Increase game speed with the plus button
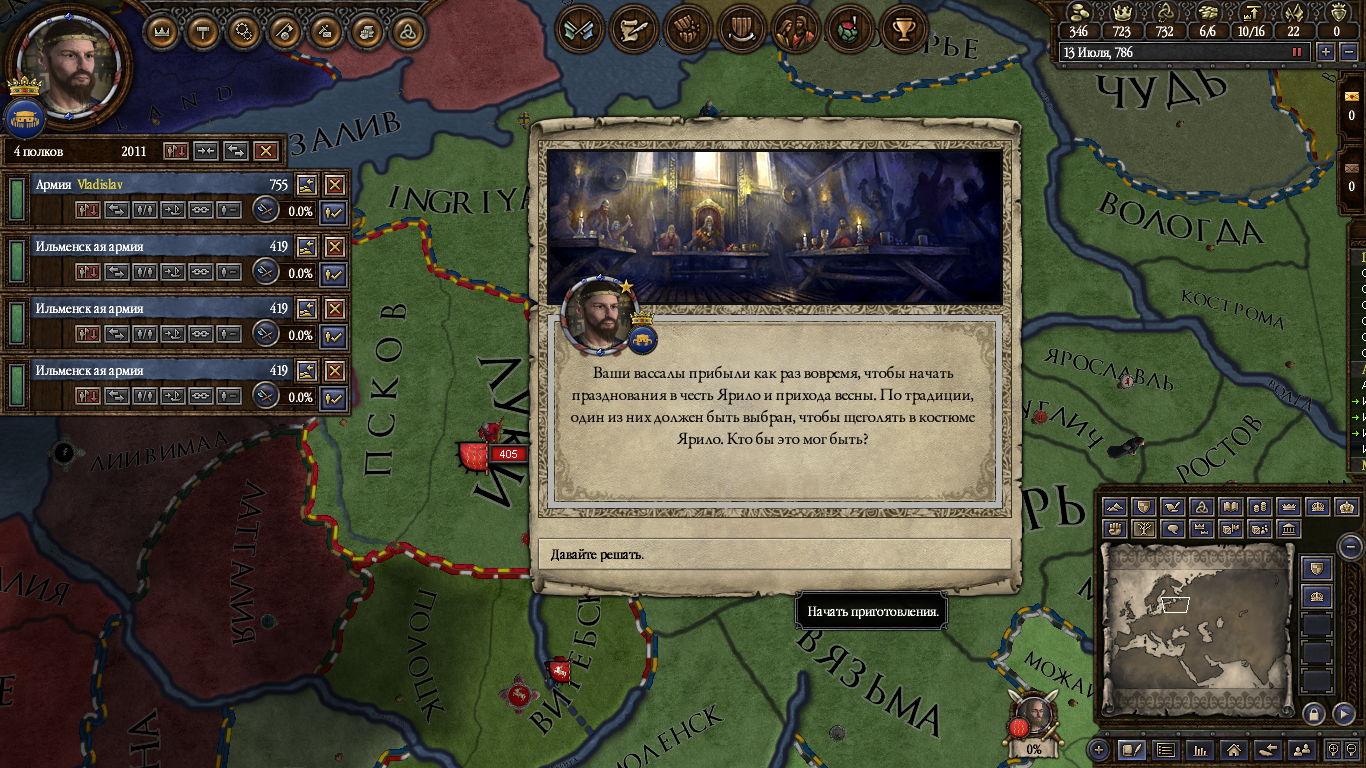The height and width of the screenshot is (768, 1366). point(1326,52)
